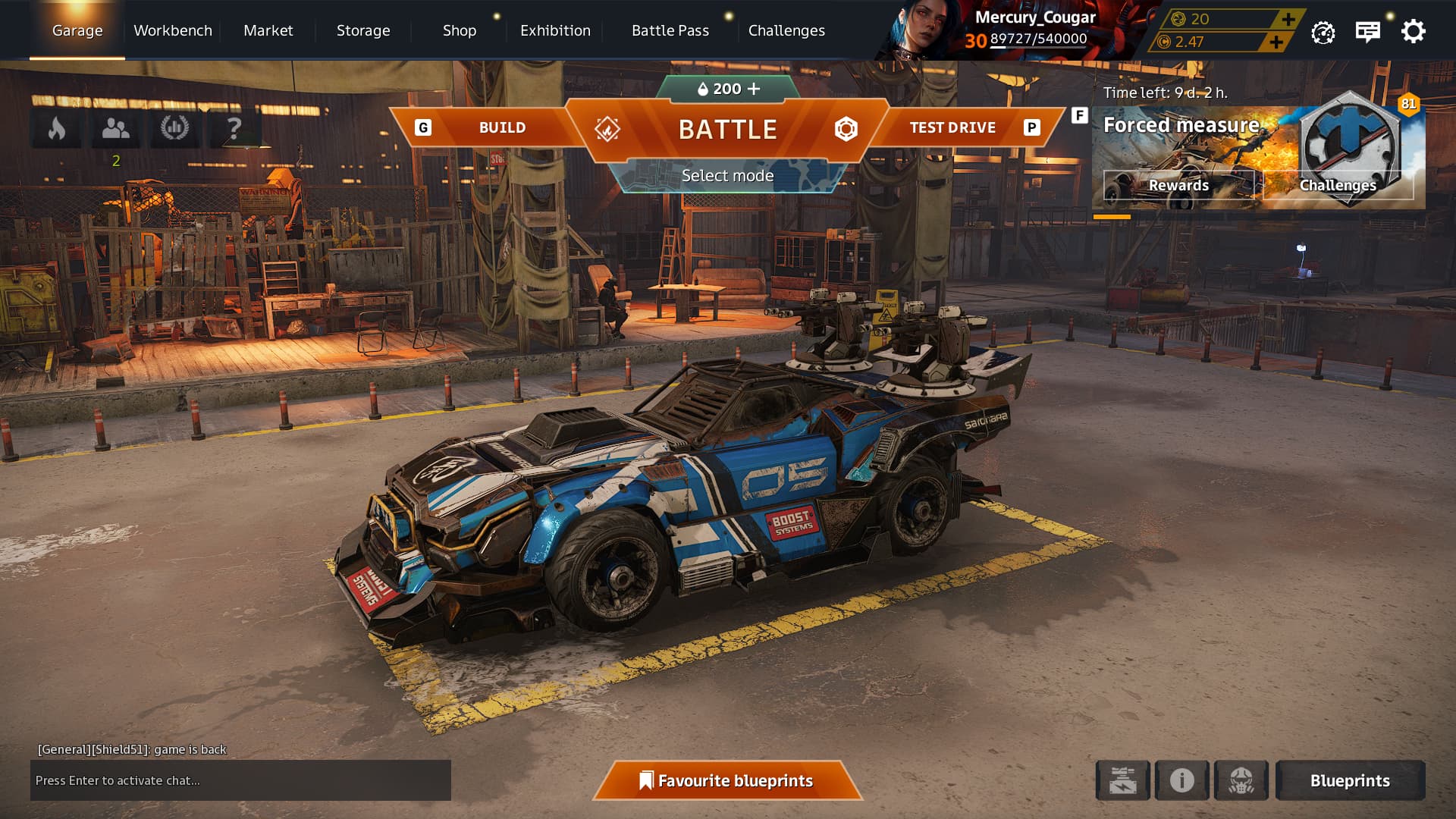The image size is (1456, 819).
Task: Open the Storage tab
Action: 363,30
